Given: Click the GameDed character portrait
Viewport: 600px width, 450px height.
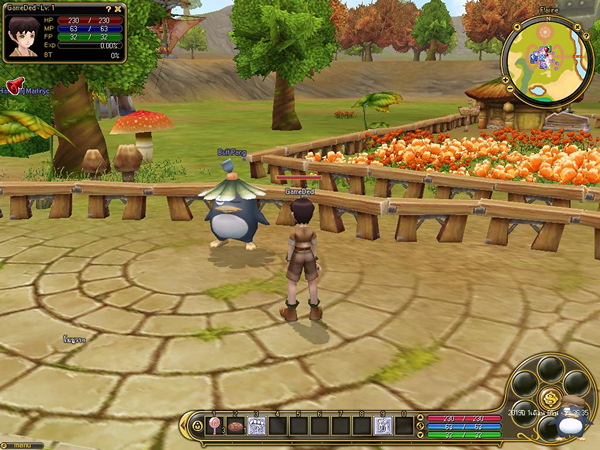Looking at the screenshot, I should [20, 37].
